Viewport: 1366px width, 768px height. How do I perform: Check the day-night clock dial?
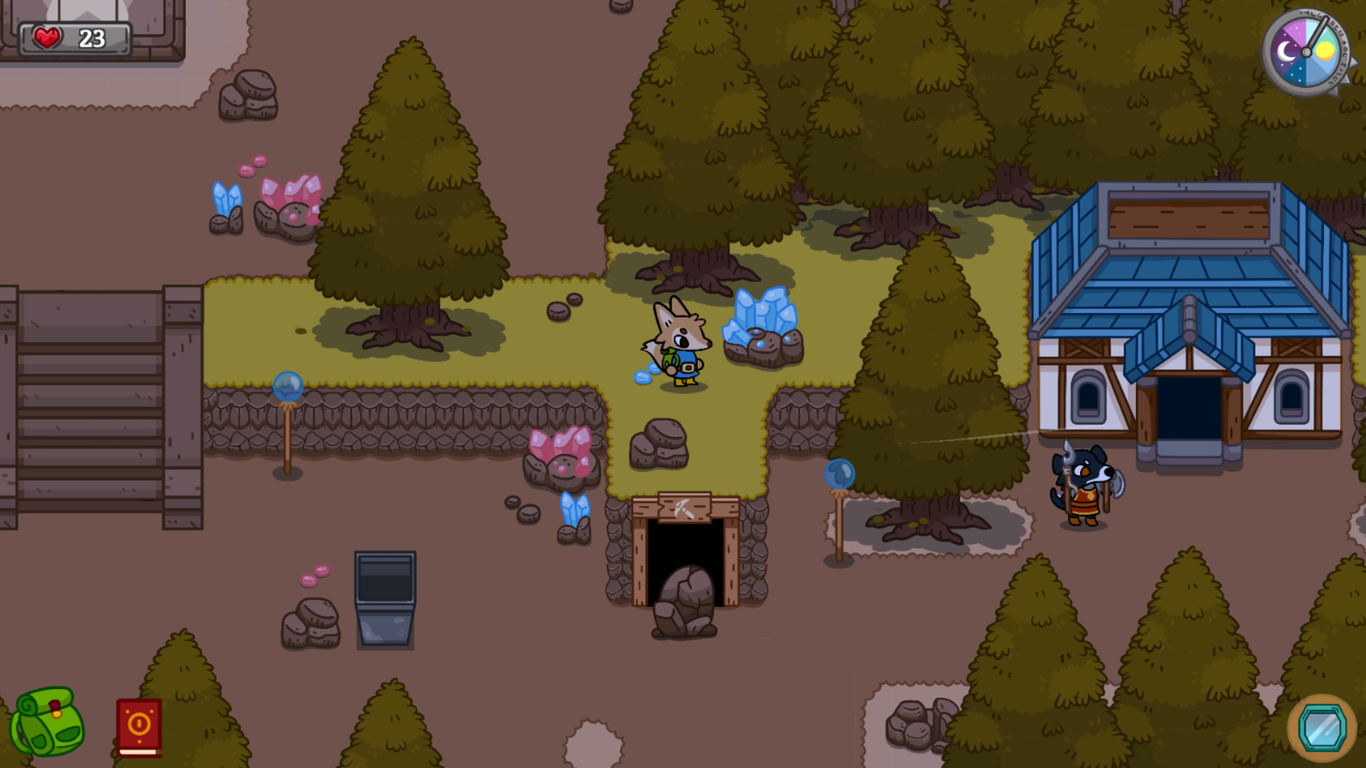click(1308, 50)
